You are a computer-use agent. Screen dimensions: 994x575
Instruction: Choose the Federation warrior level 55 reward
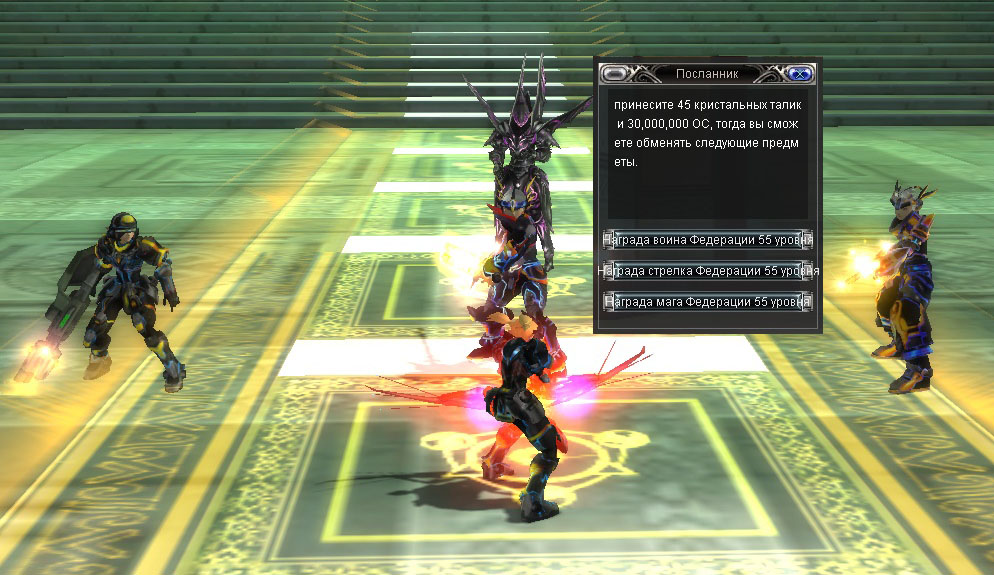pos(708,240)
